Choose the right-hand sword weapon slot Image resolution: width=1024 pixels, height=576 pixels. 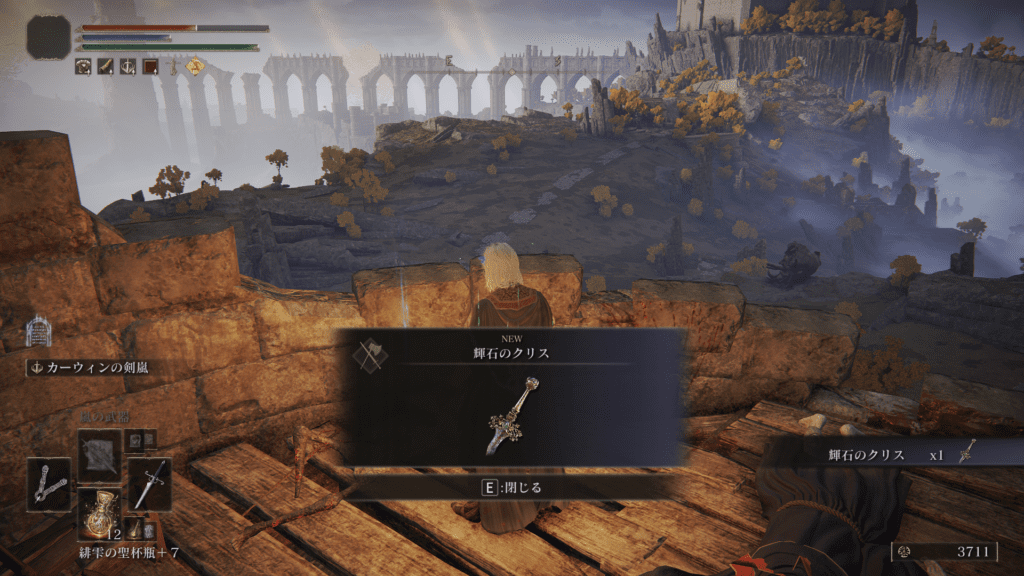(x=150, y=484)
